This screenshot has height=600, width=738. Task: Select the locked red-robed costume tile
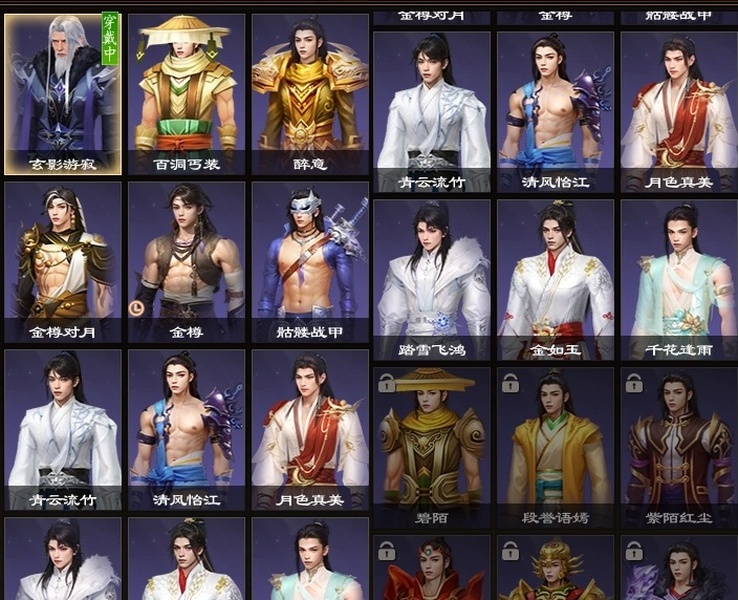pyautogui.click(x=432, y=570)
